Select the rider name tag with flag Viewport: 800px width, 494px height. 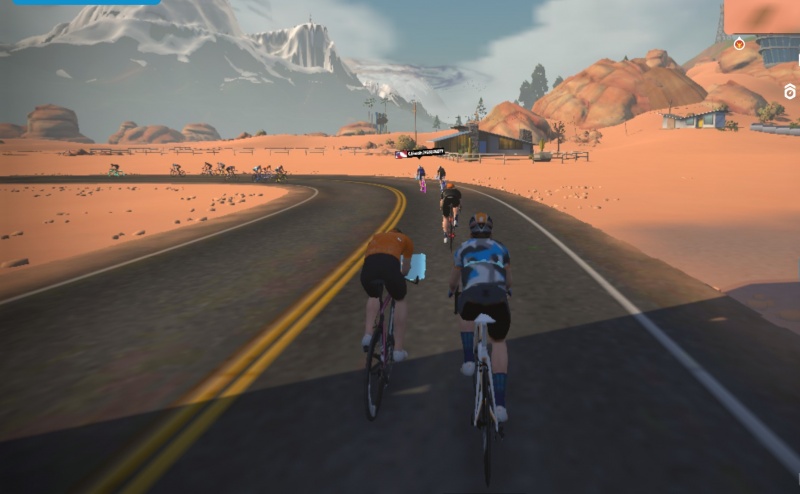coord(420,153)
